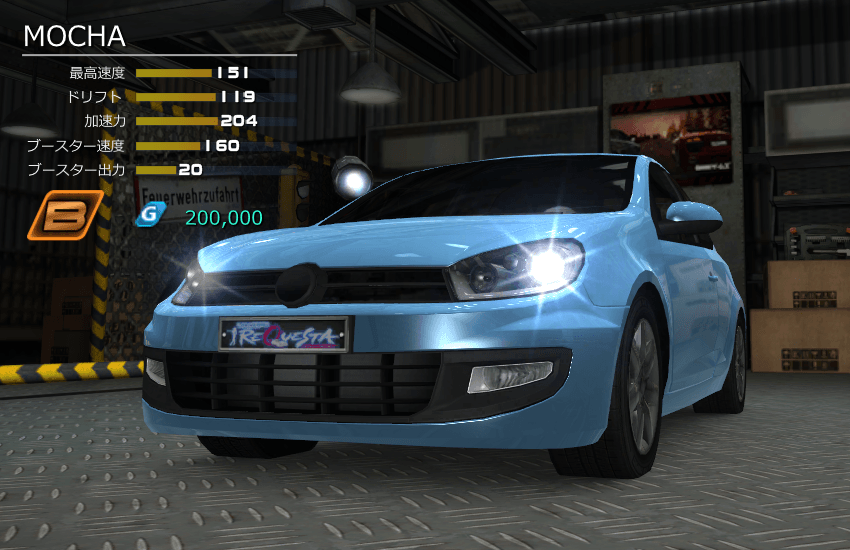Viewport: 850px width, 550px height.
Task: Click the orange B class badge
Action: pyautogui.click(x=65, y=216)
